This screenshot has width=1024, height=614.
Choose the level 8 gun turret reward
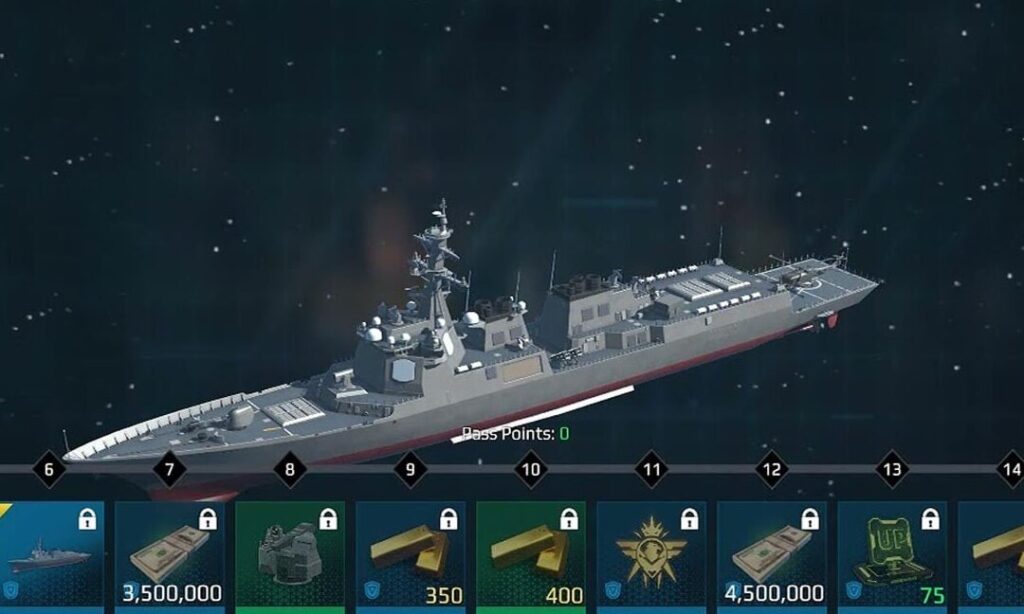point(290,555)
